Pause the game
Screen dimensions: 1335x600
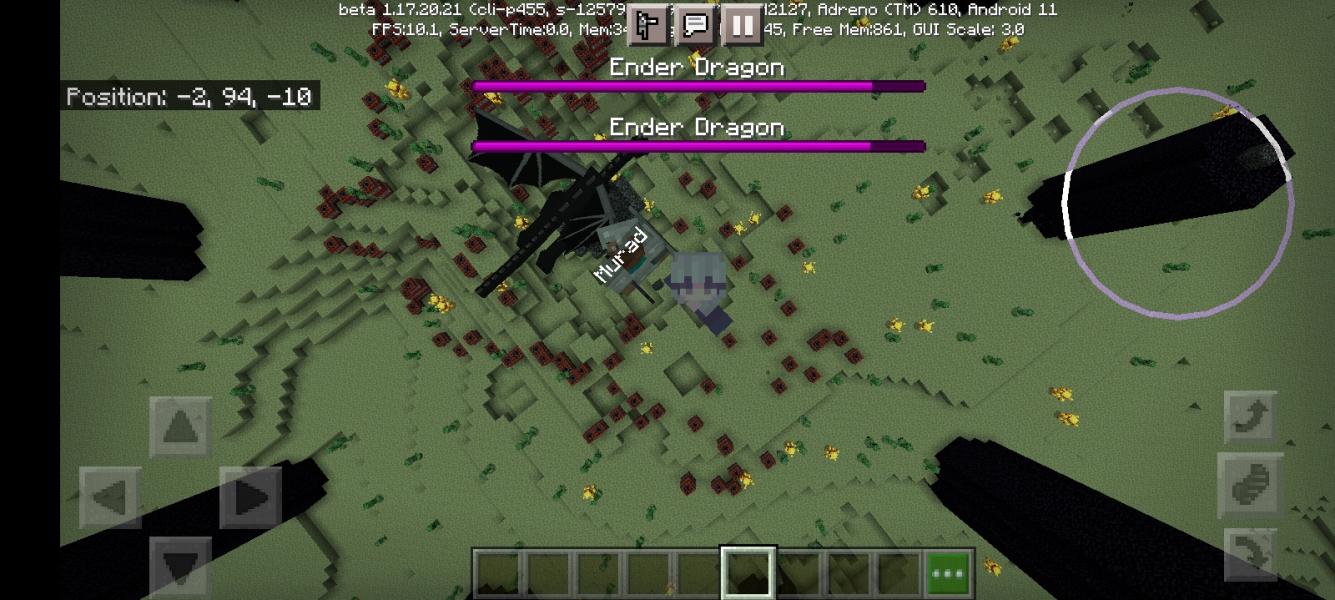742,25
